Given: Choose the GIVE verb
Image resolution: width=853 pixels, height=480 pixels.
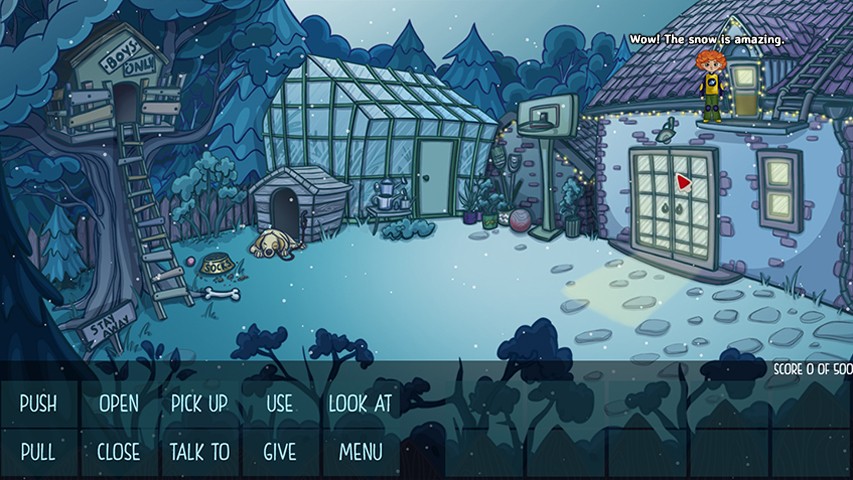Looking at the screenshot, I should [x=280, y=452].
